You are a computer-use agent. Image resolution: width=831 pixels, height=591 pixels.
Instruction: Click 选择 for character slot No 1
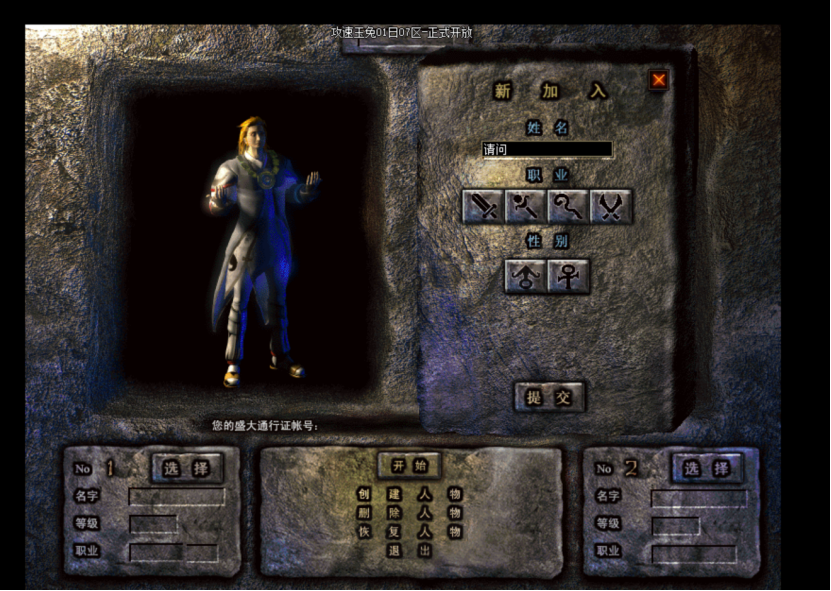tap(187, 468)
